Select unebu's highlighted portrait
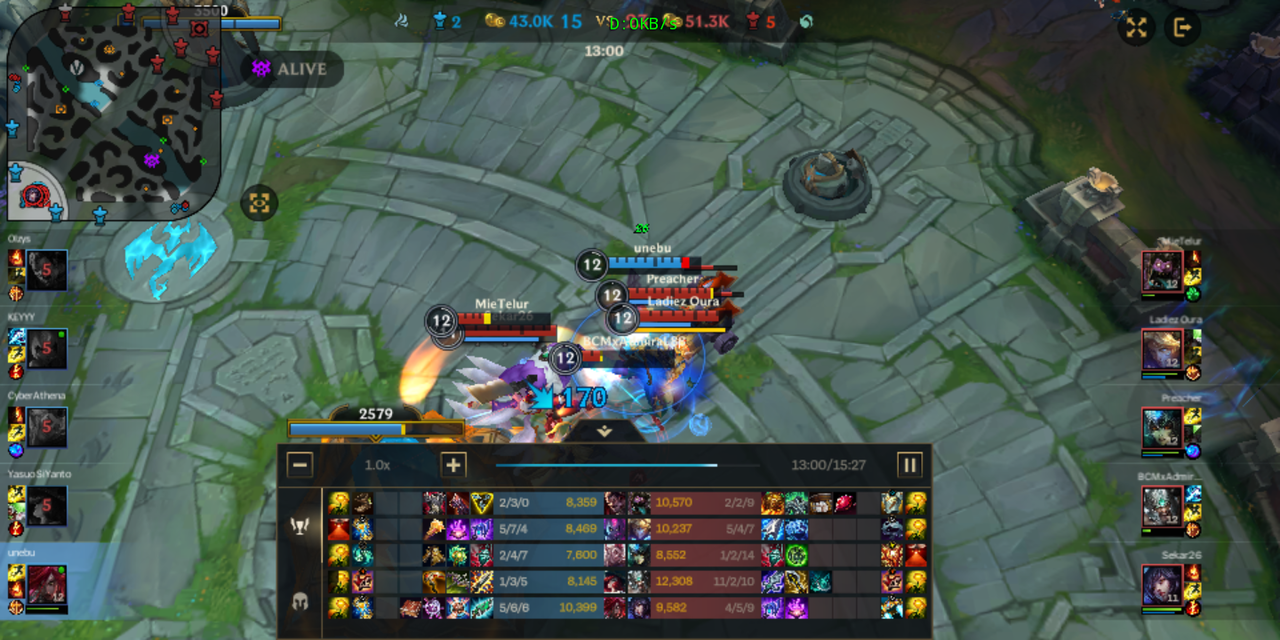 (47, 584)
